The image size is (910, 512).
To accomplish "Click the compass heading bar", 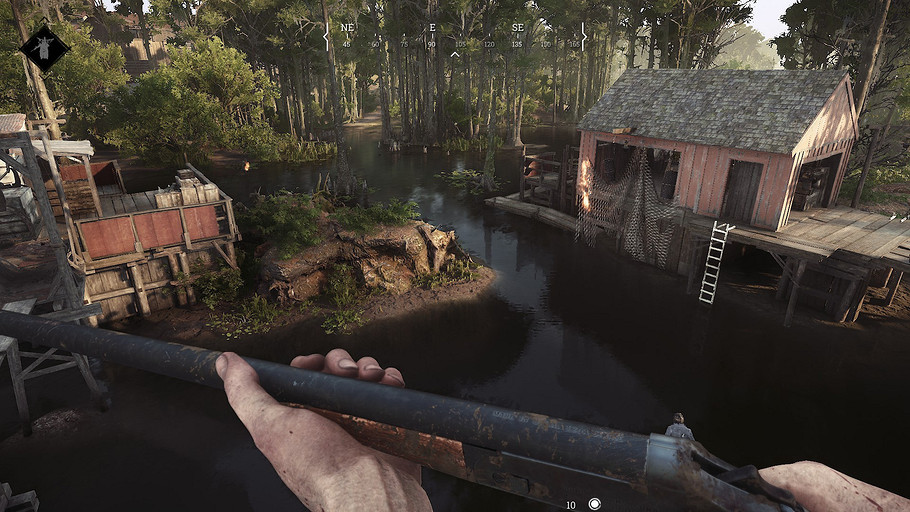I will point(454,35).
